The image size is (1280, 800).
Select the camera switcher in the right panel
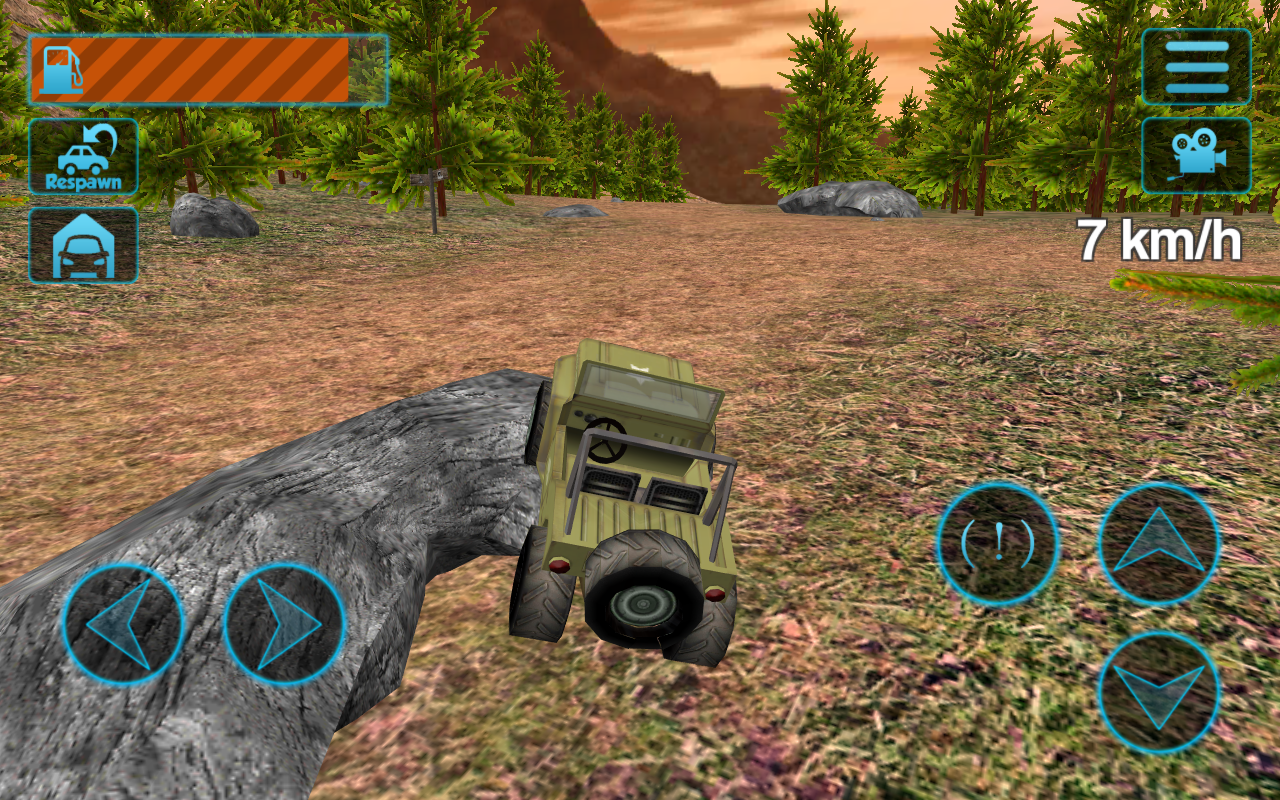click(x=1197, y=156)
